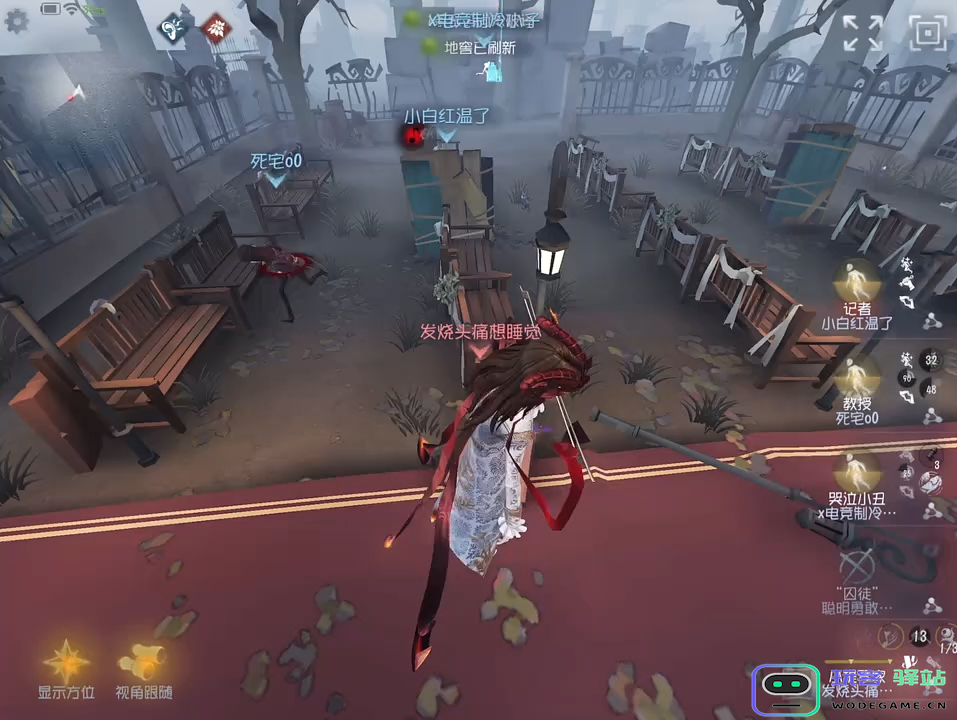Click the teal ear persona trait icon
Screen dimensions: 957x720
tap(175, 30)
